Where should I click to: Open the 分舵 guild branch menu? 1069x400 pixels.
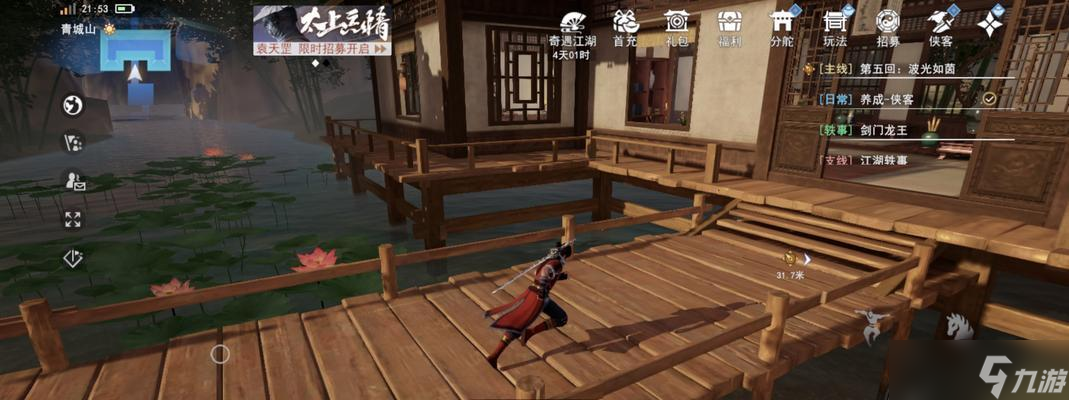pyautogui.click(x=781, y=23)
